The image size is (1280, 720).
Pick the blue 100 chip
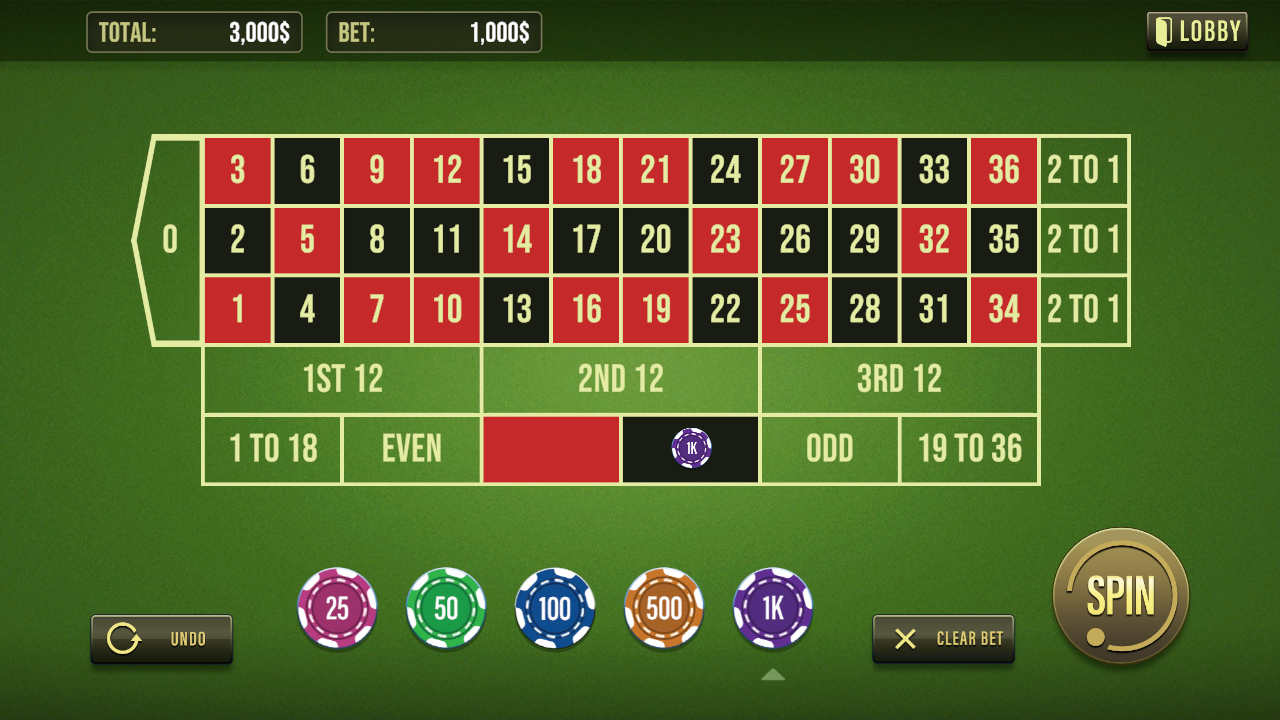(x=555, y=608)
